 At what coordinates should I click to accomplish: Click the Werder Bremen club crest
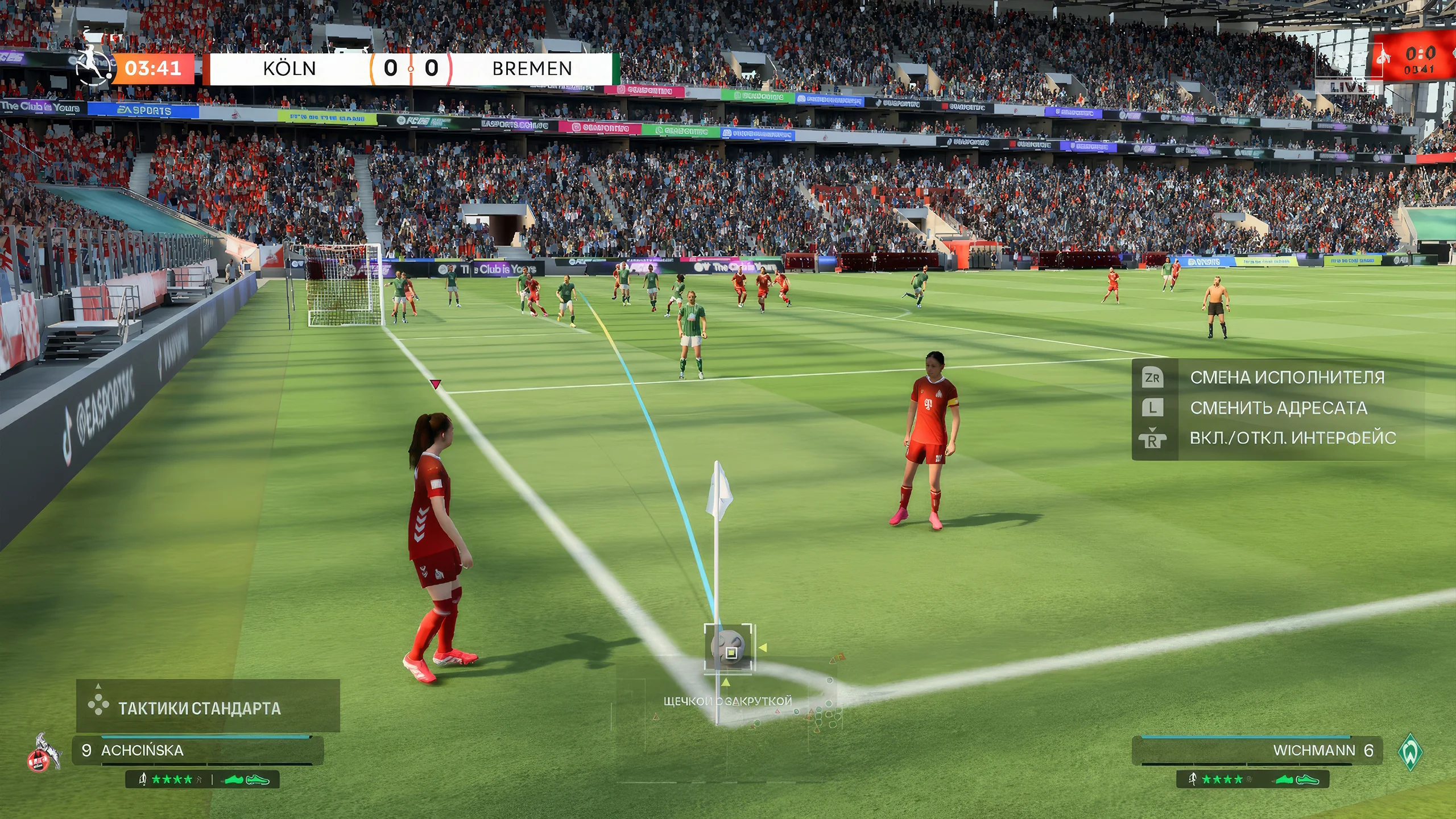[x=1410, y=751]
